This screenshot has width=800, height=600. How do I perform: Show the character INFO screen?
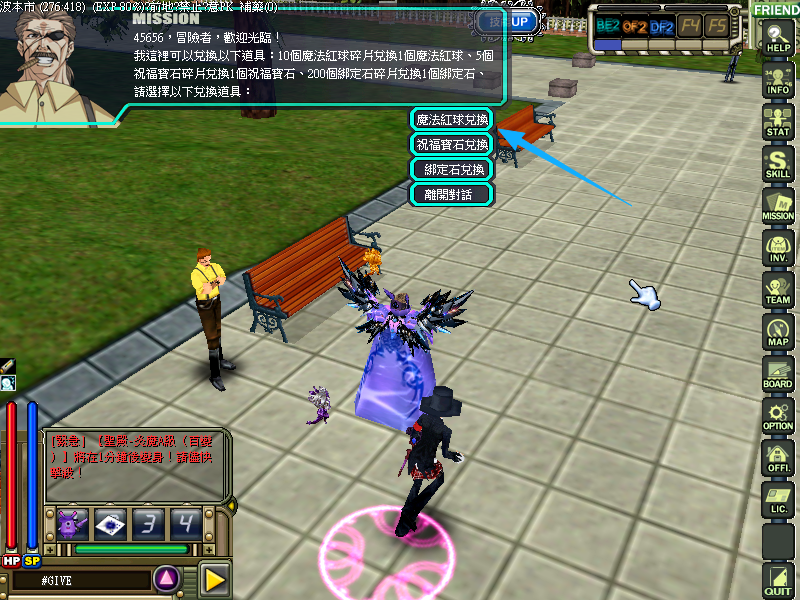click(777, 80)
